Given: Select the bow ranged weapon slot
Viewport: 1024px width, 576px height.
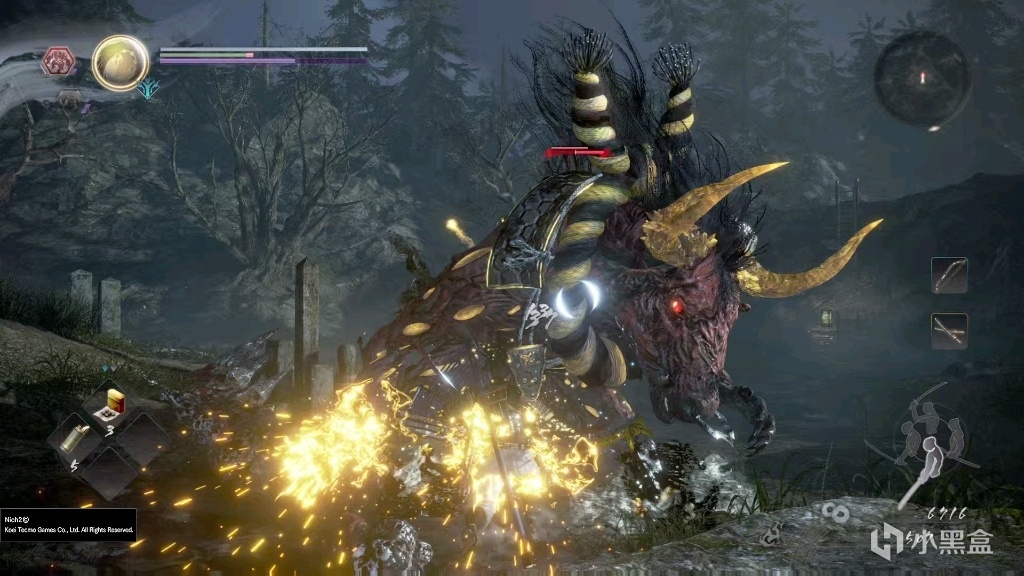Looking at the screenshot, I should (x=948, y=275).
